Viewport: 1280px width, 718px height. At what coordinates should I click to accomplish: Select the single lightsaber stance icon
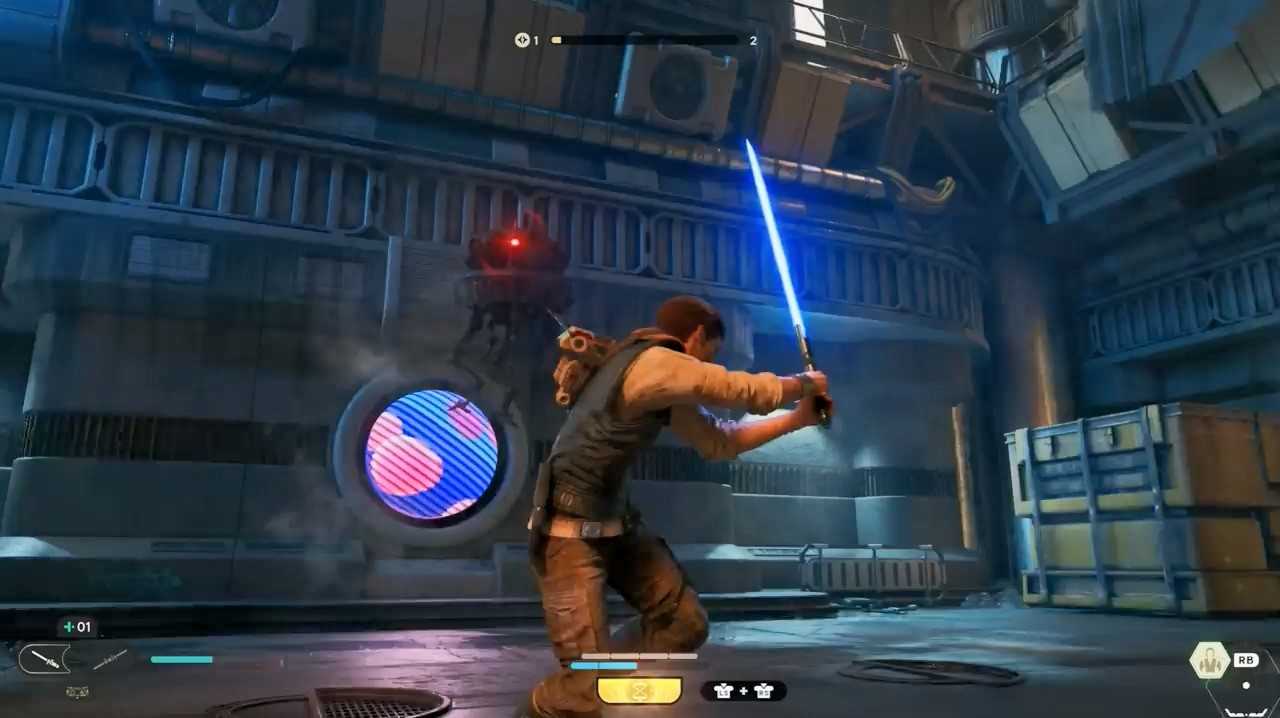[x=44, y=658]
